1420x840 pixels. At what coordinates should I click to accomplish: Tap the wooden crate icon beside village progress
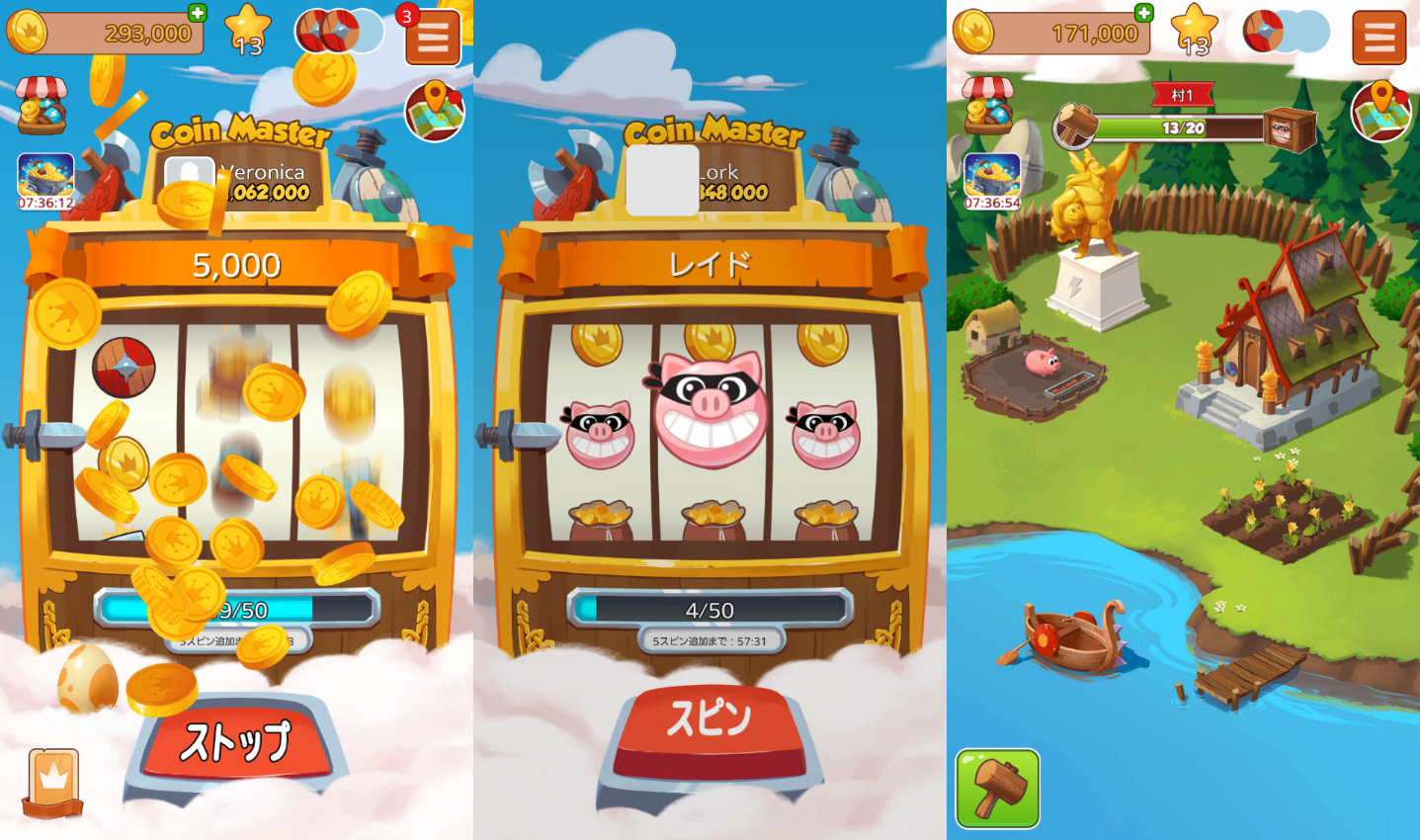click(1290, 127)
